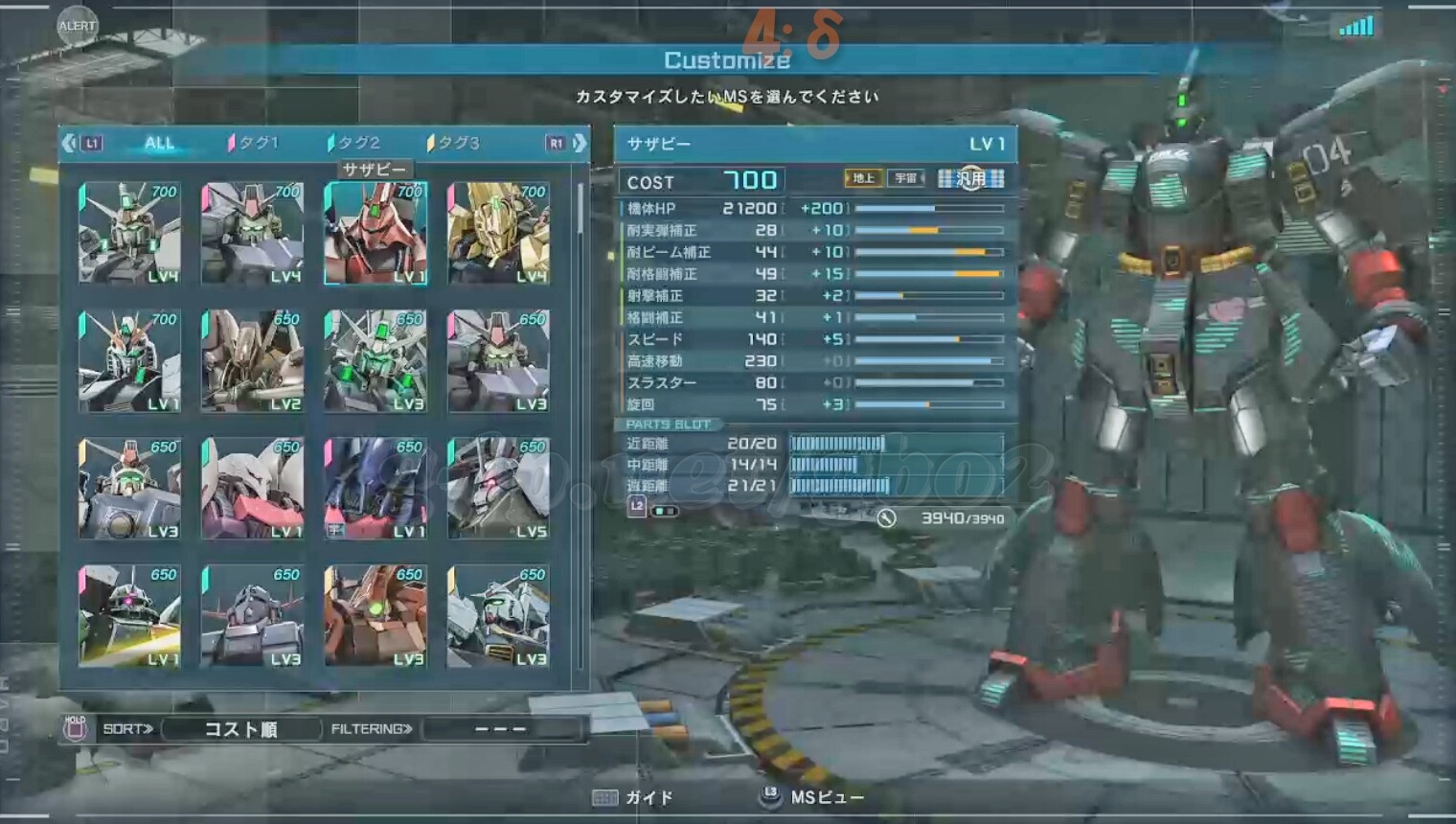Select the red Sazabi thumbnail

click(x=375, y=233)
